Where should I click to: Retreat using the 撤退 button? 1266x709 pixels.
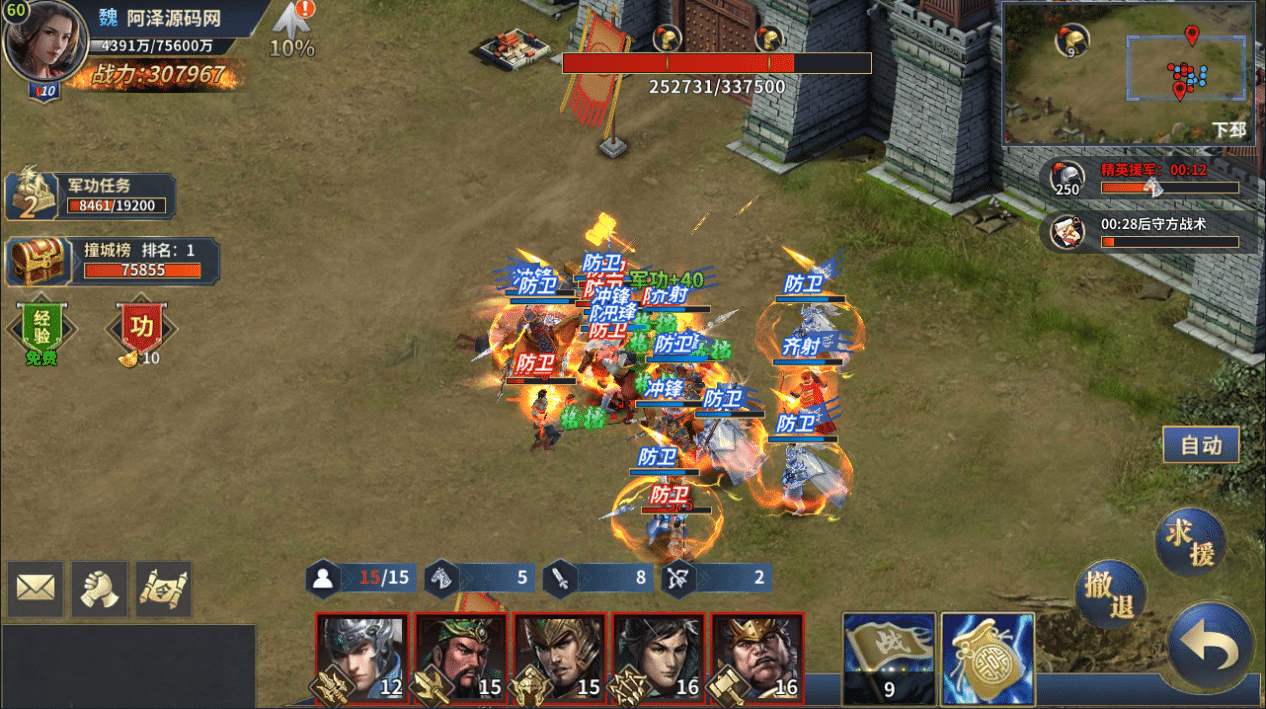point(1111,594)
